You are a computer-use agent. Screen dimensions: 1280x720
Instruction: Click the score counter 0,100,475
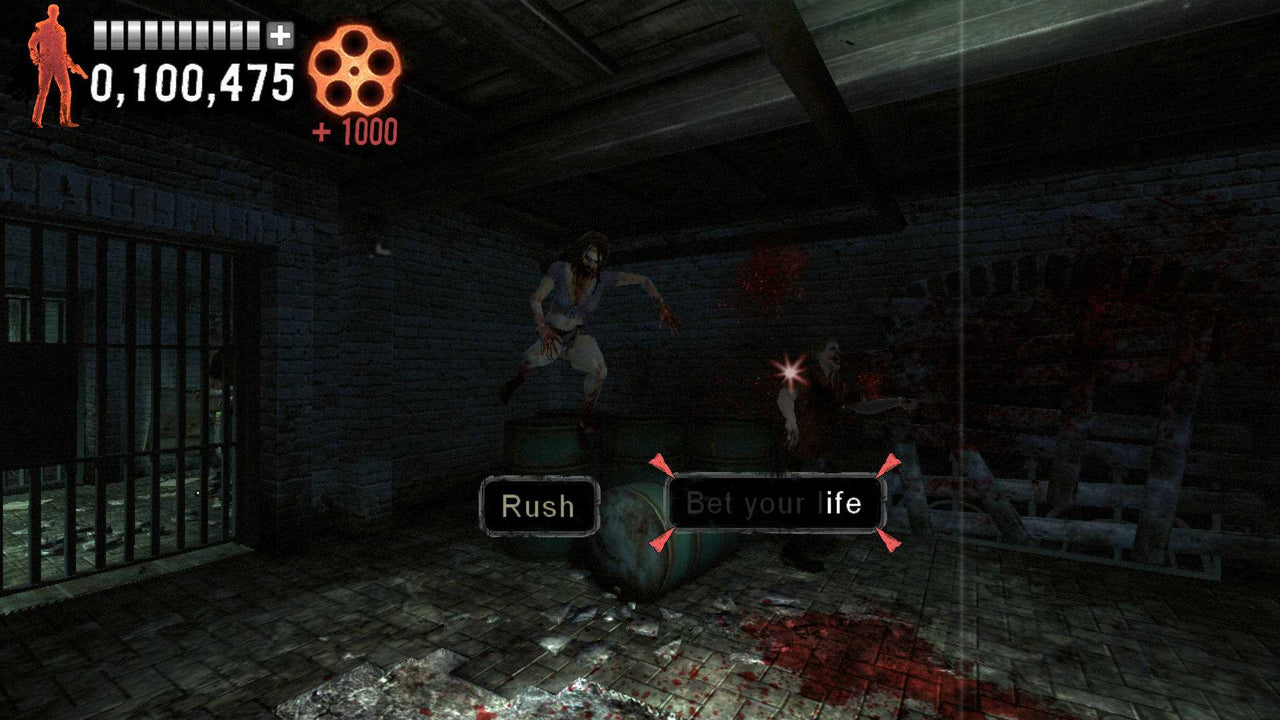pyautogui.click(x=190, y=85)
